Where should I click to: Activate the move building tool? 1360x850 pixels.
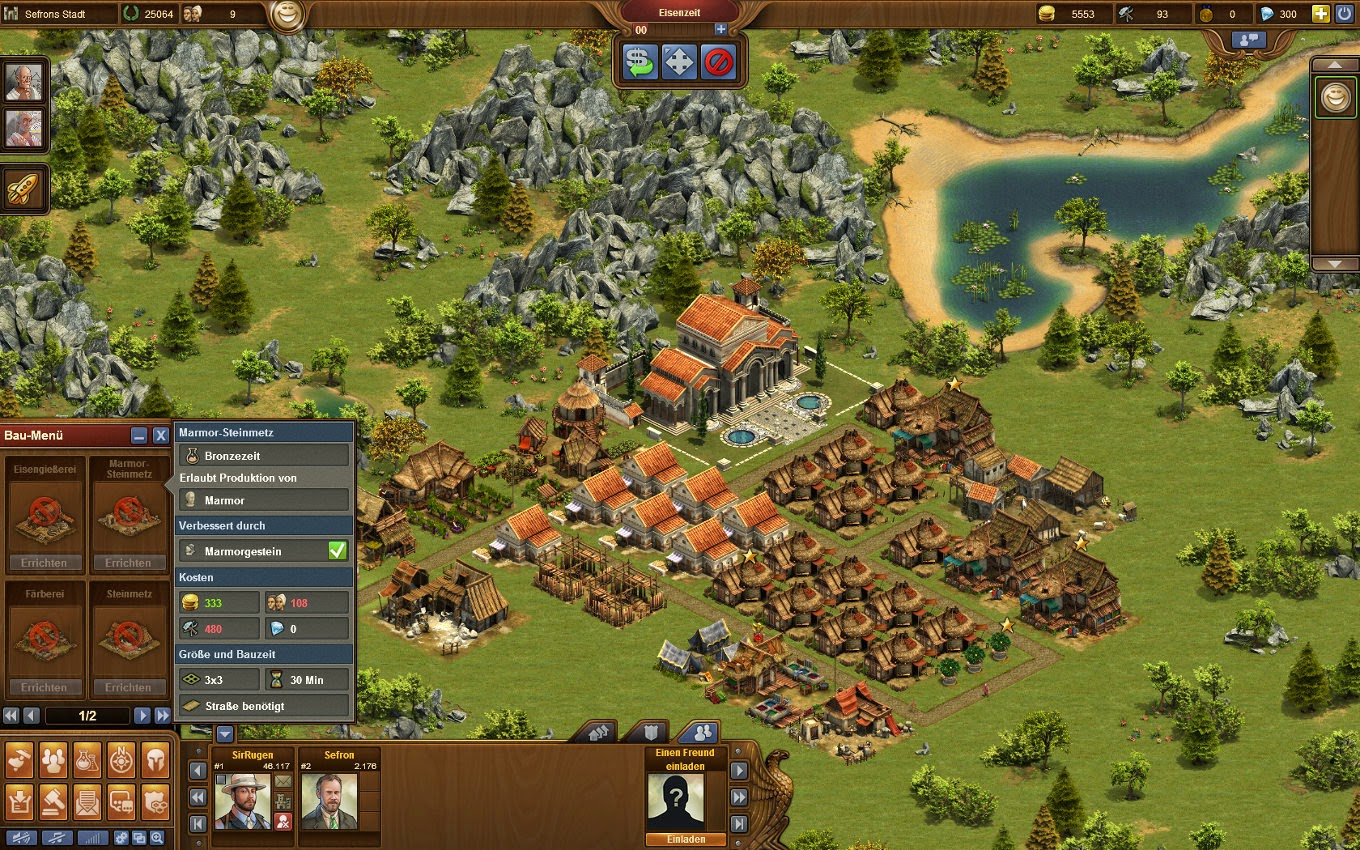tap(679, 63)
